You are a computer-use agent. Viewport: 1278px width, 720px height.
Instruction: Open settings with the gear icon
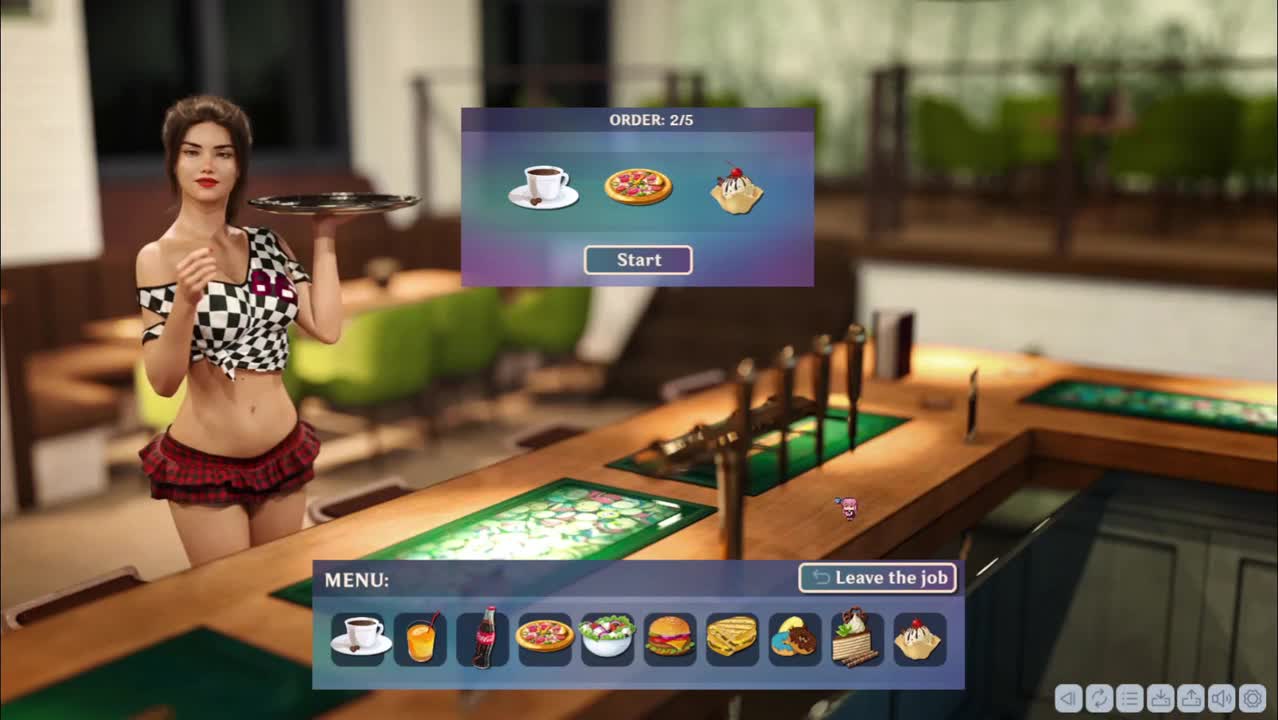point(1252,698)
